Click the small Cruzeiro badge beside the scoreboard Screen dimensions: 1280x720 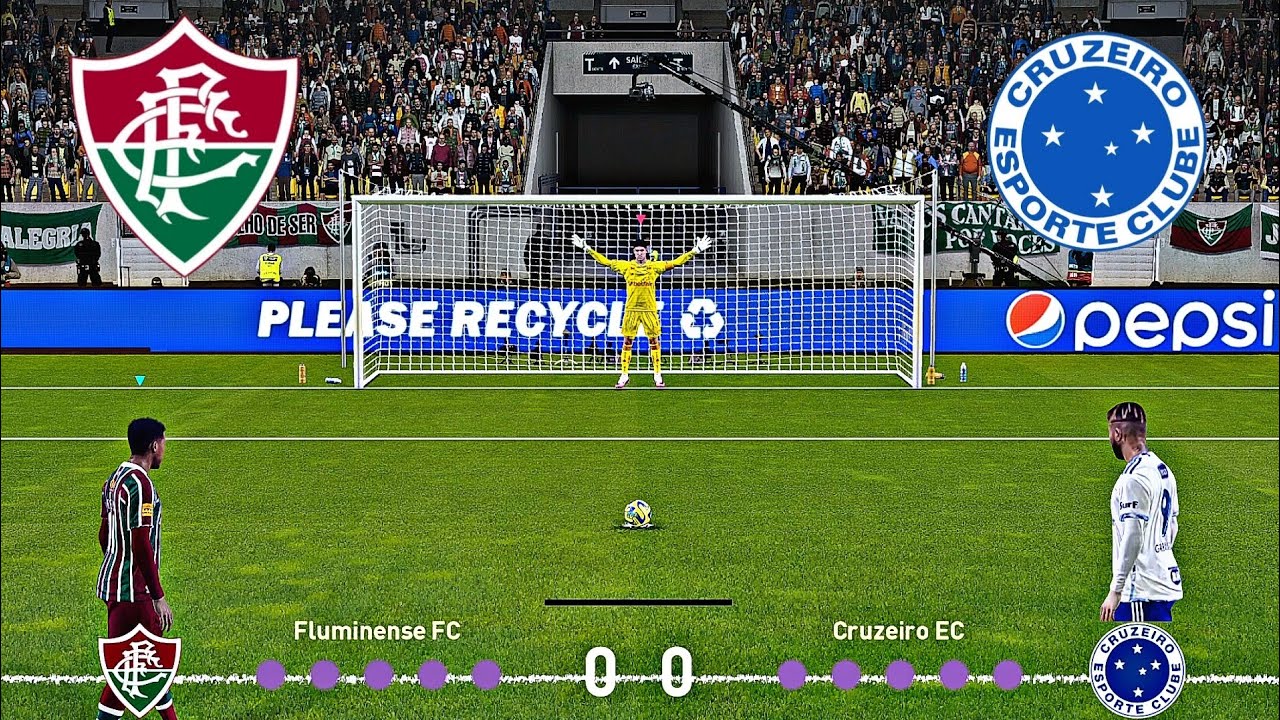(x=1137, y=669)
